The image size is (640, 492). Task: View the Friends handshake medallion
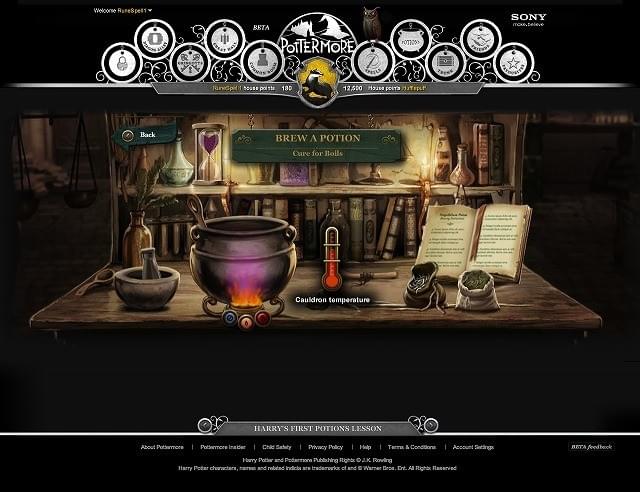pyautogui.click(x=480, y=40)
